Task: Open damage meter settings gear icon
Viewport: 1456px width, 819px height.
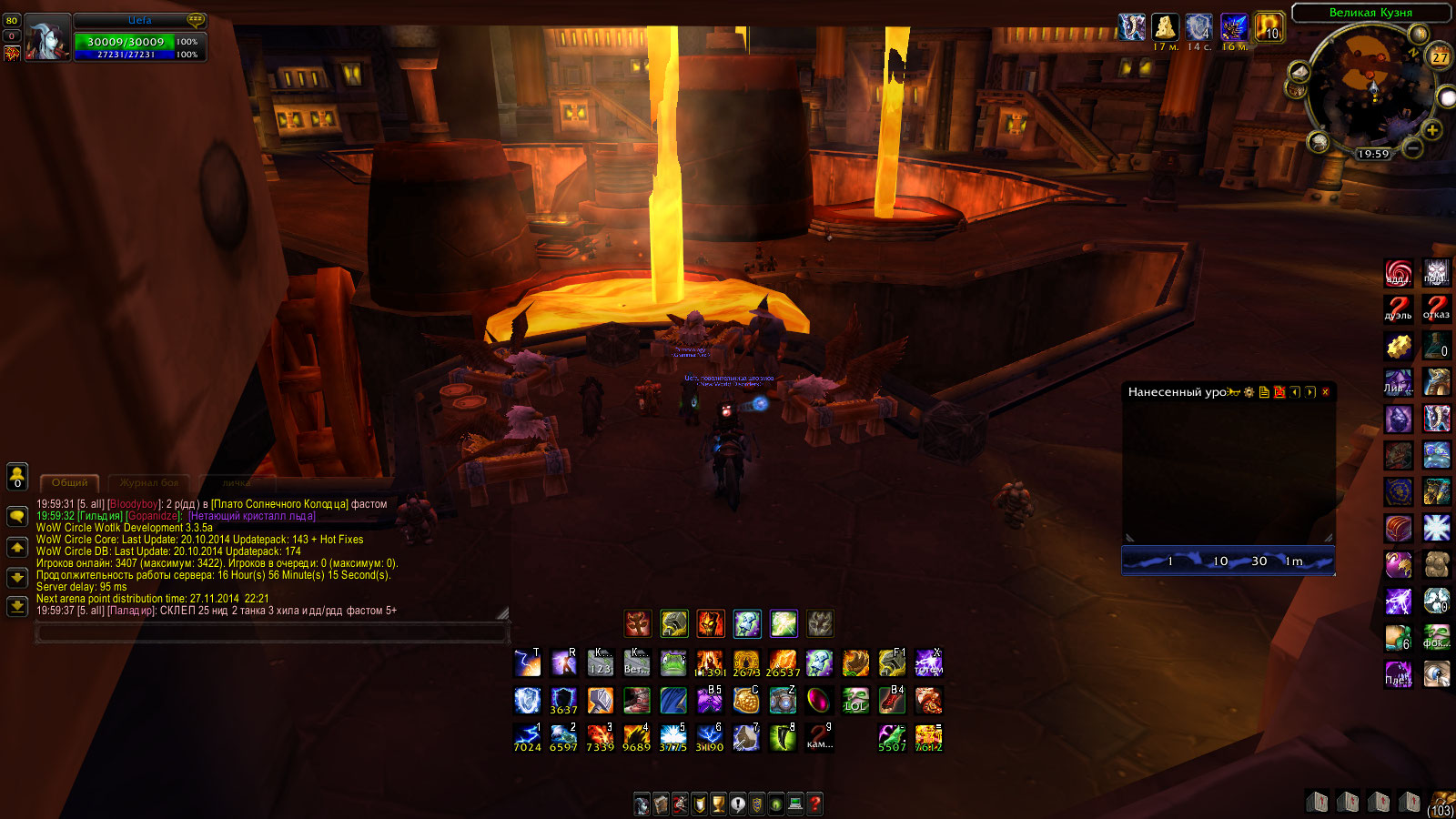Action: tap(1249, 392)
